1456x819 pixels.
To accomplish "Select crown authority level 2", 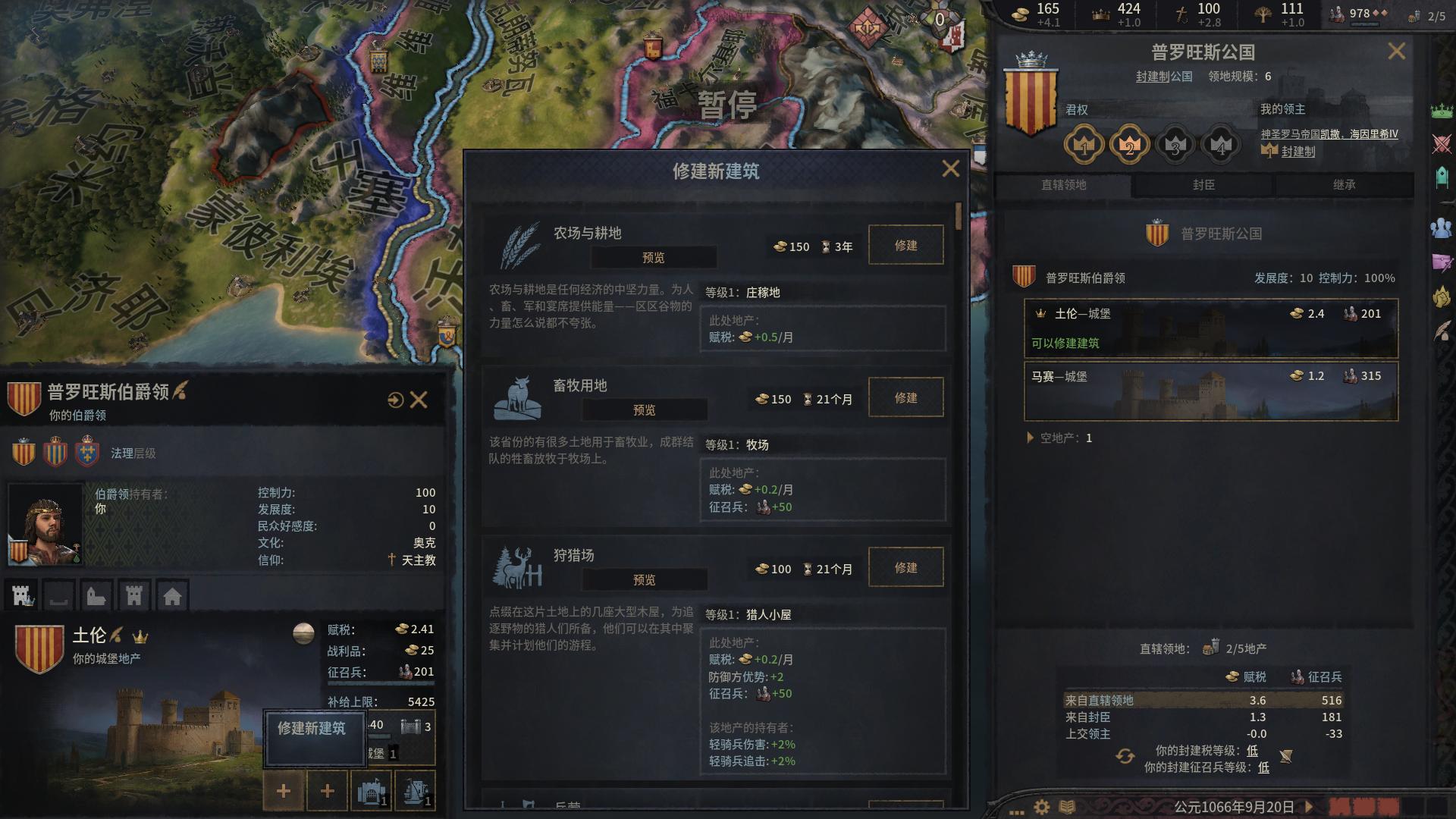I will (x=1128, y=143).
